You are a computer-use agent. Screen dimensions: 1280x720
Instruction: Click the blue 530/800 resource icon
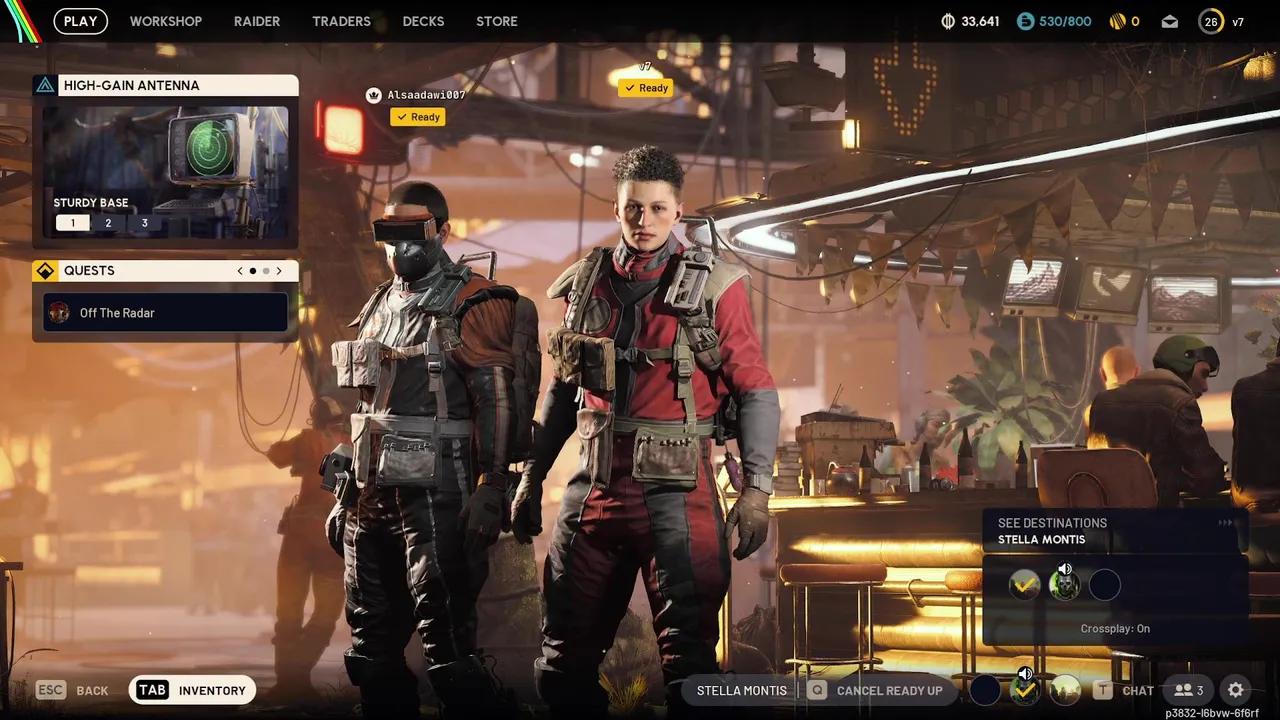tap(1023, 20)
